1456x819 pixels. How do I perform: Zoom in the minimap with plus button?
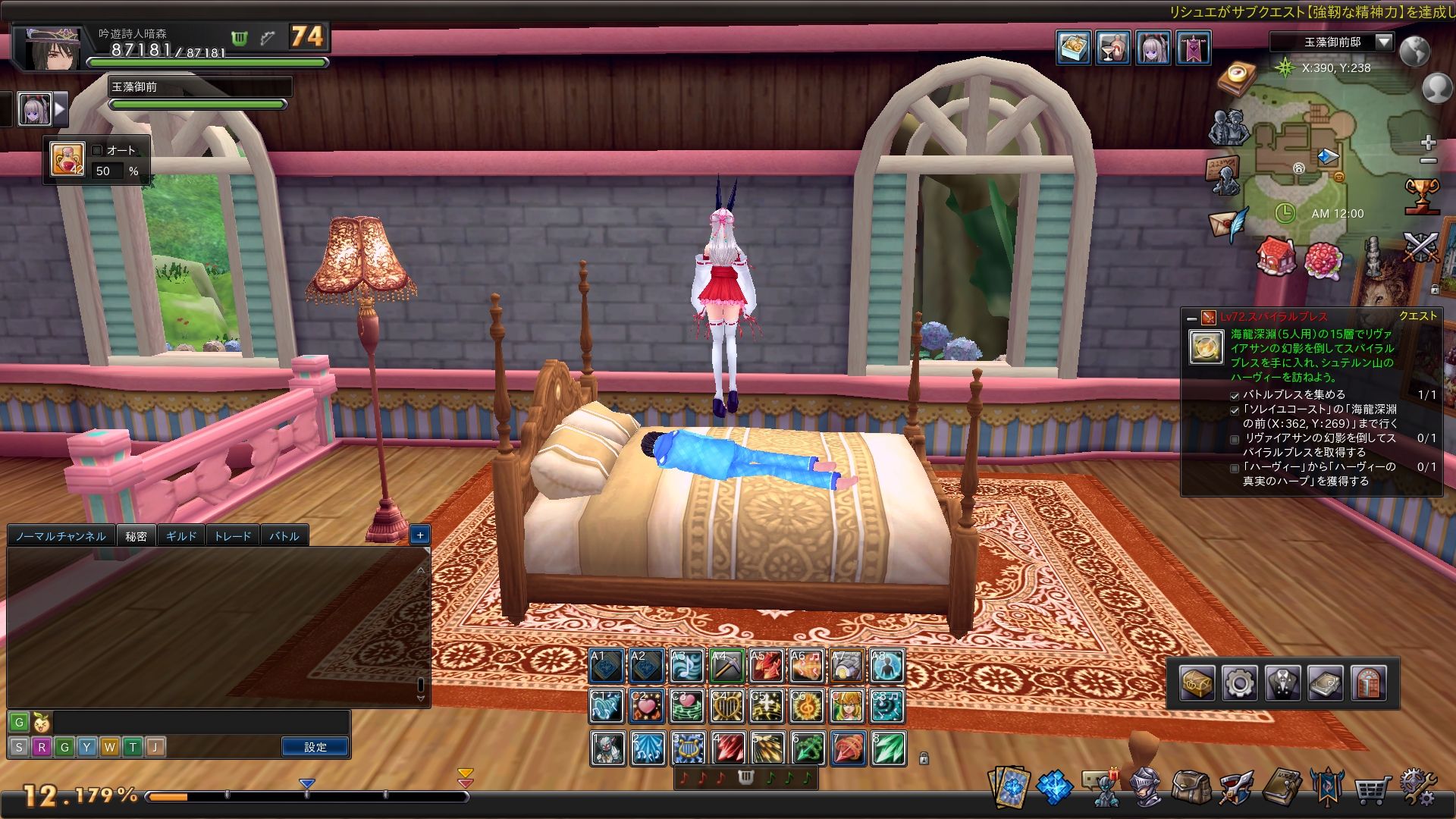click(1429, 143)
